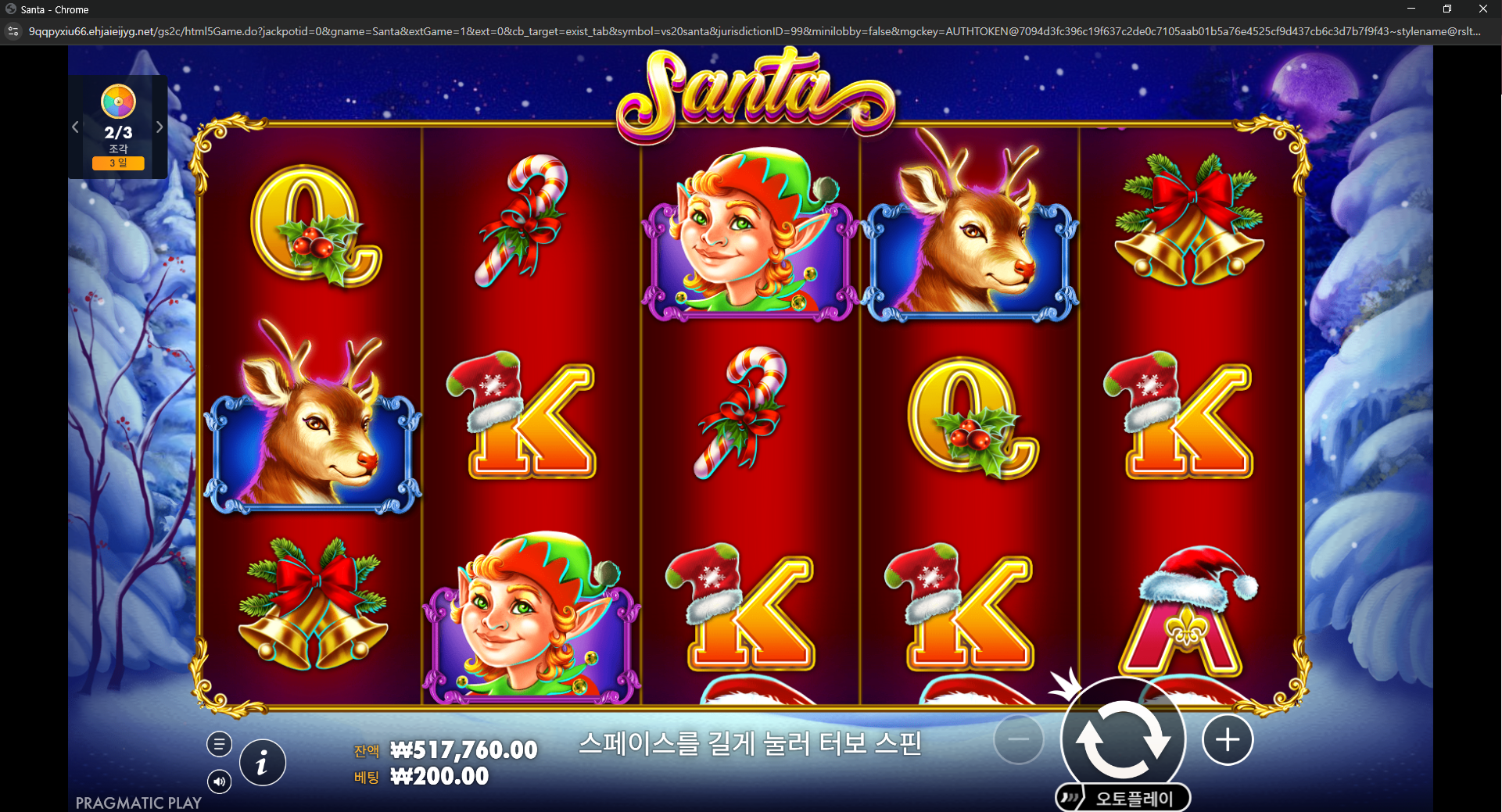Go to the next promotion with right arrow
Screen dimensions: 1502x812
point(160,127)
